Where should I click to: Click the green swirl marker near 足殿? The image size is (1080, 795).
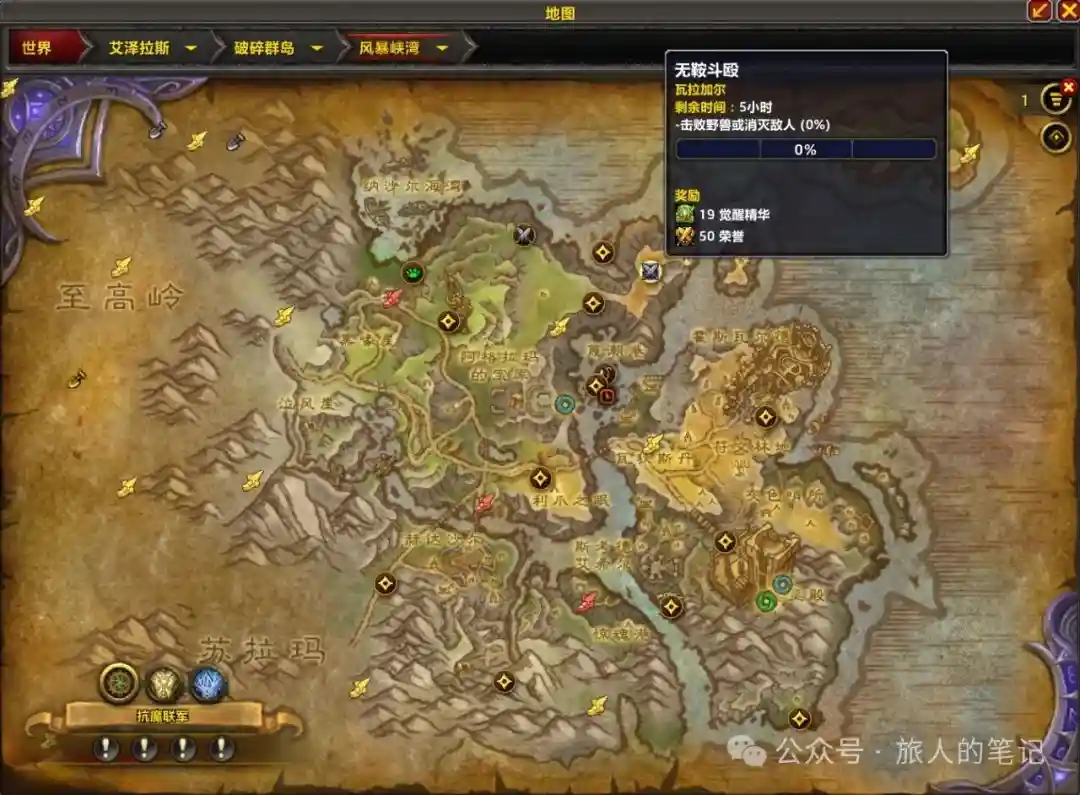[765, 601]
